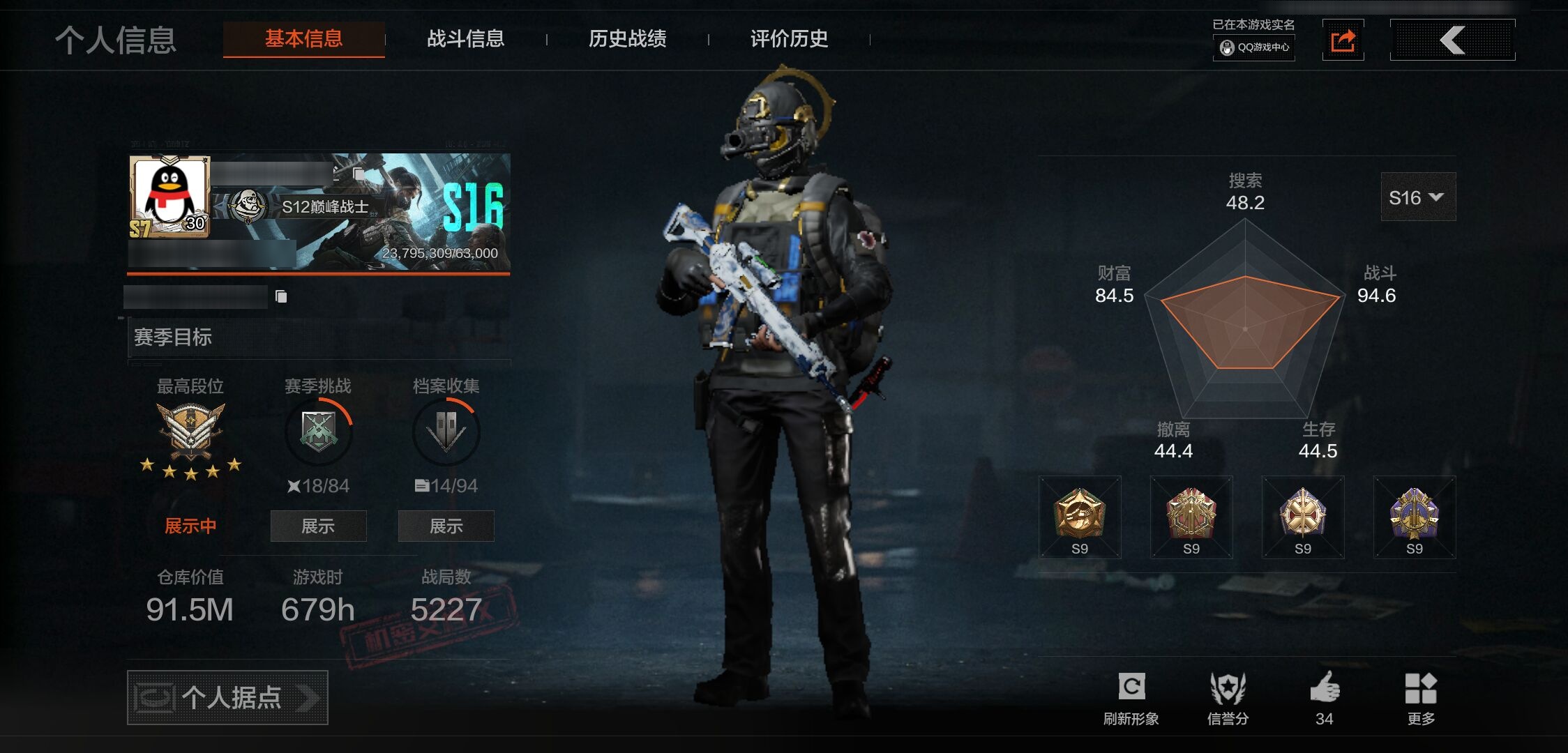Click the QQ游戏中心 badge
Screen dimensions: 1568x753
[1253, 49]
